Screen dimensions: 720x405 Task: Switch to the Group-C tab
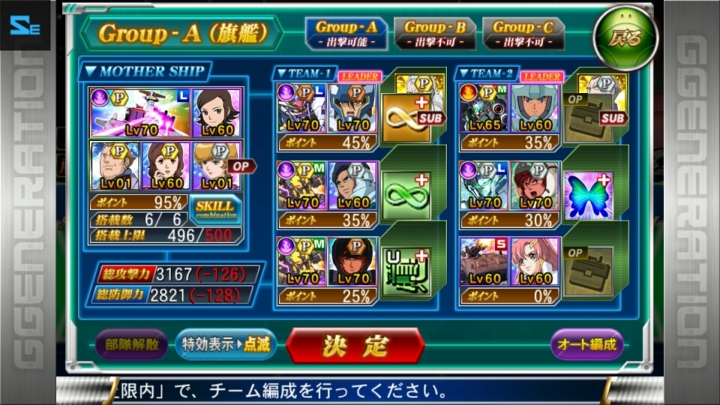click(521, 33)
